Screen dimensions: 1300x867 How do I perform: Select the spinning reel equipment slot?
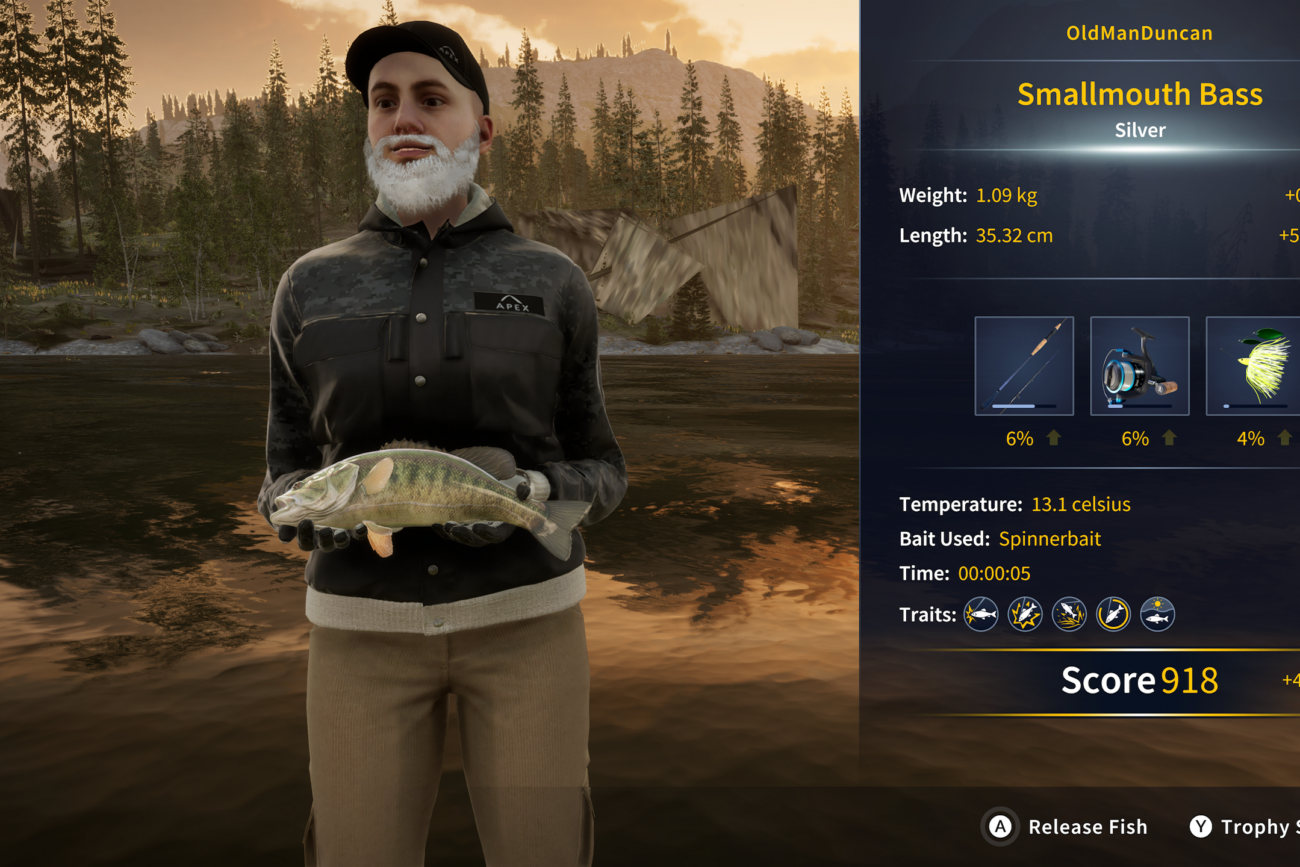click(x=1139, y=366)
